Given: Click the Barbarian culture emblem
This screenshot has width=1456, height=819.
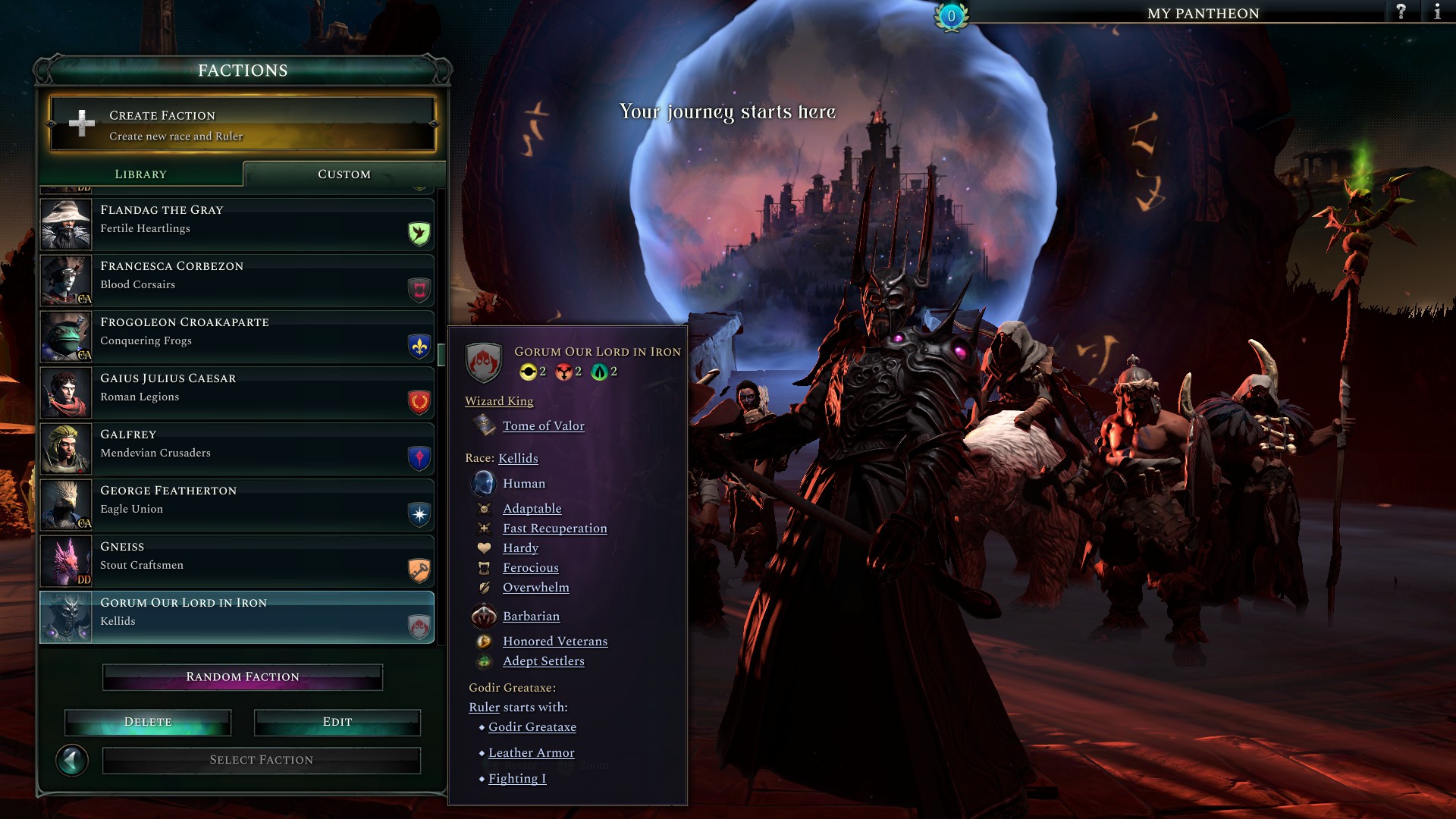Looking at the screenshot, I should tap(483, 617).
